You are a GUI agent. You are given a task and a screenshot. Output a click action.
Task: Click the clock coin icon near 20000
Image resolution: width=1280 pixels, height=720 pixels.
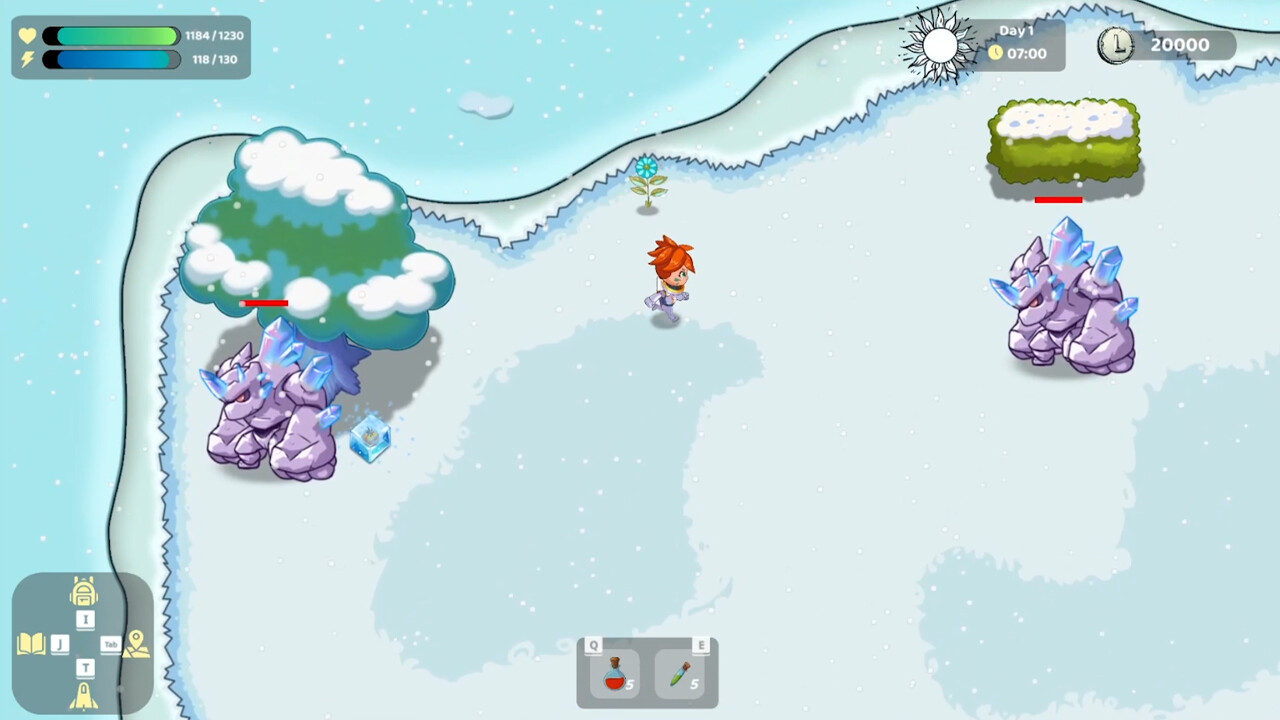click(1116, 44)
